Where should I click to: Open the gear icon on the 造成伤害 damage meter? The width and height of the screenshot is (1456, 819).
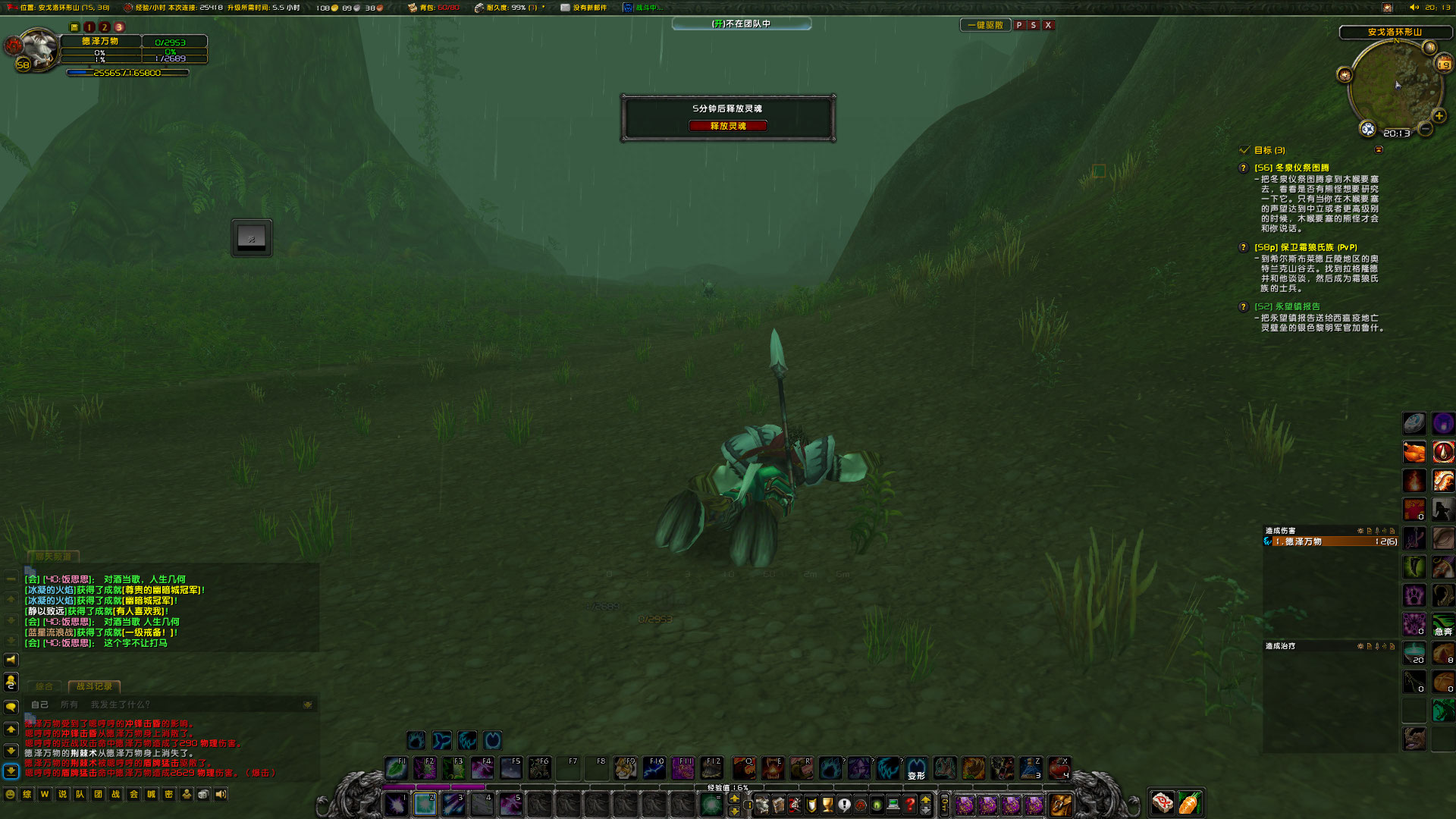tap(1360, 531)
